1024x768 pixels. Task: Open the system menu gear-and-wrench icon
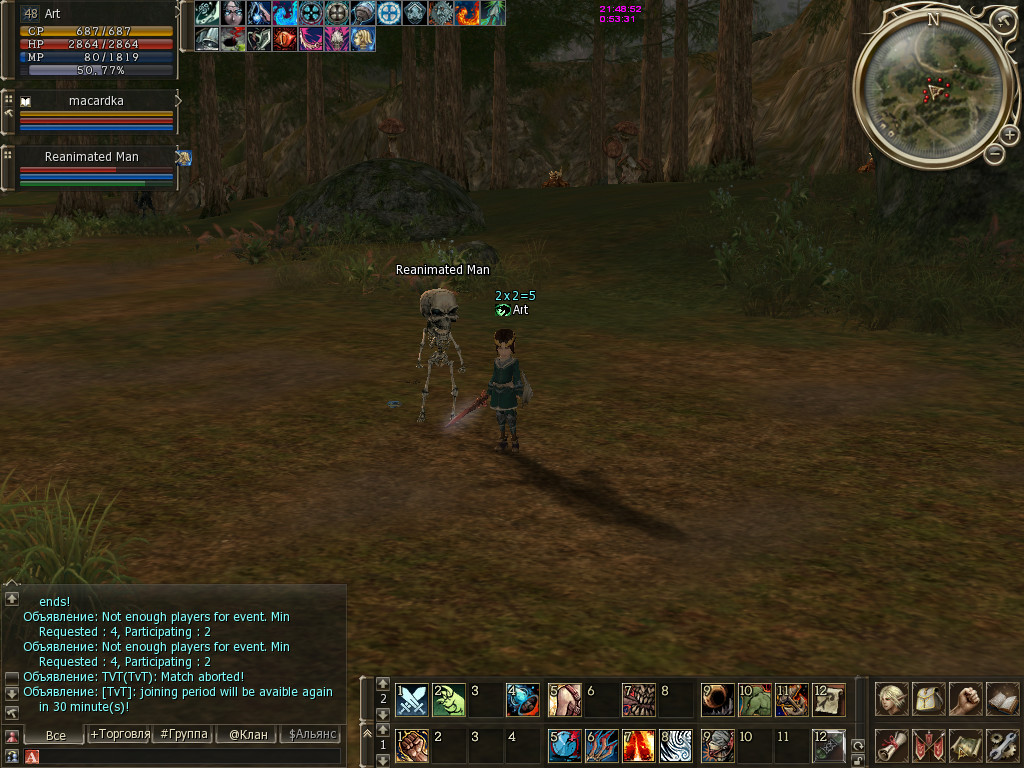point(1002,745)
